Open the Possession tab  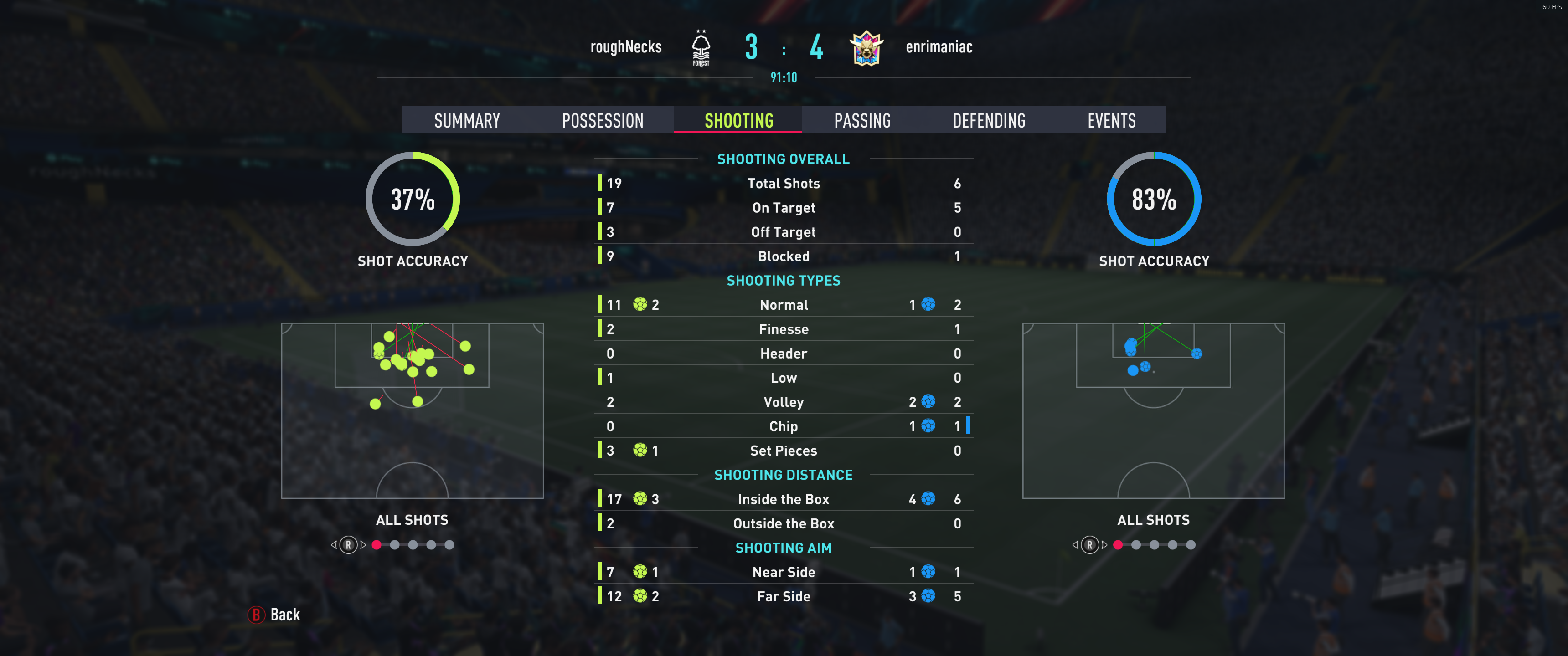pyautogui.click(x=602, y=120)
